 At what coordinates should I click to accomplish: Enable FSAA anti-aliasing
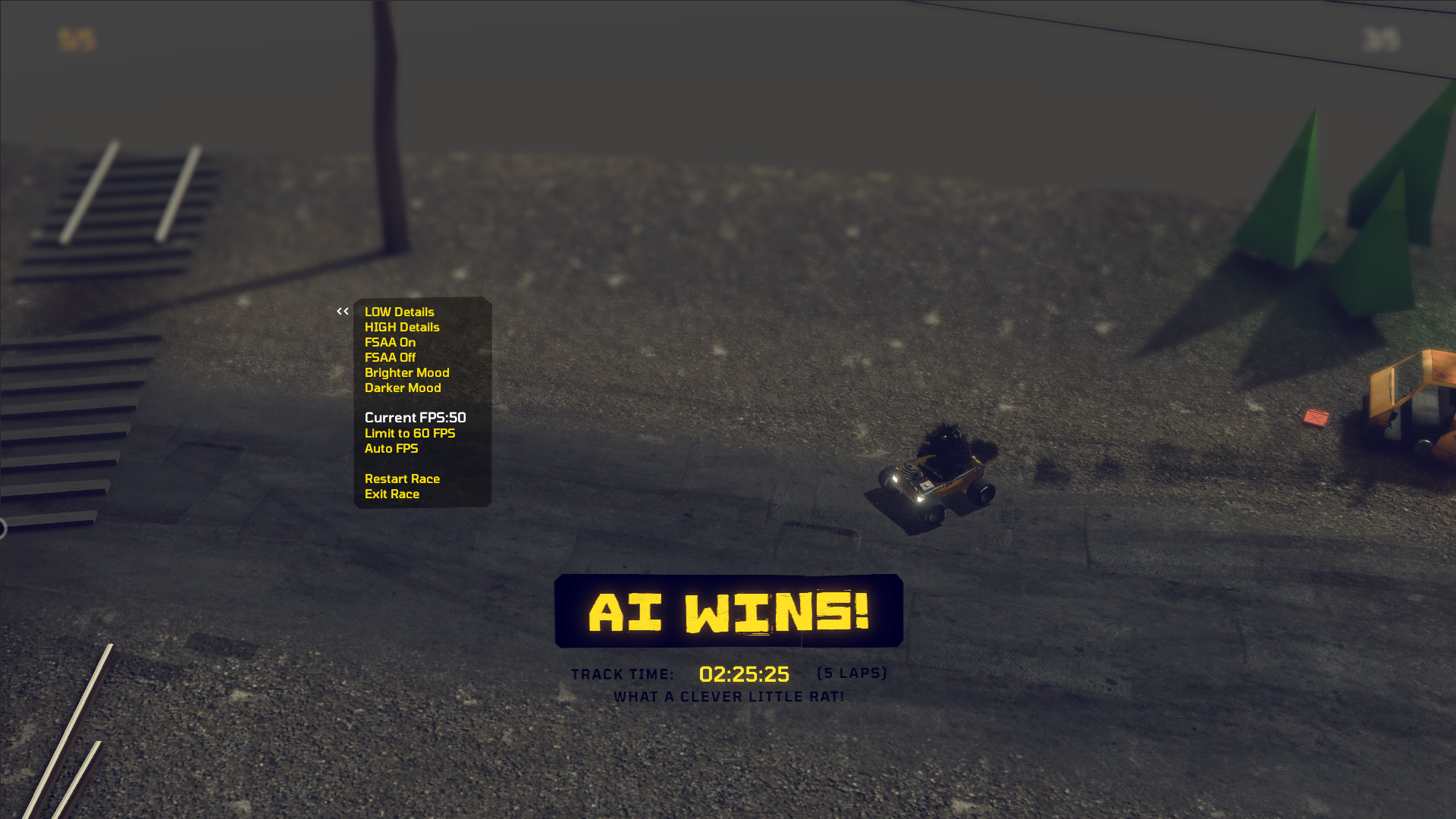point(390,342)
